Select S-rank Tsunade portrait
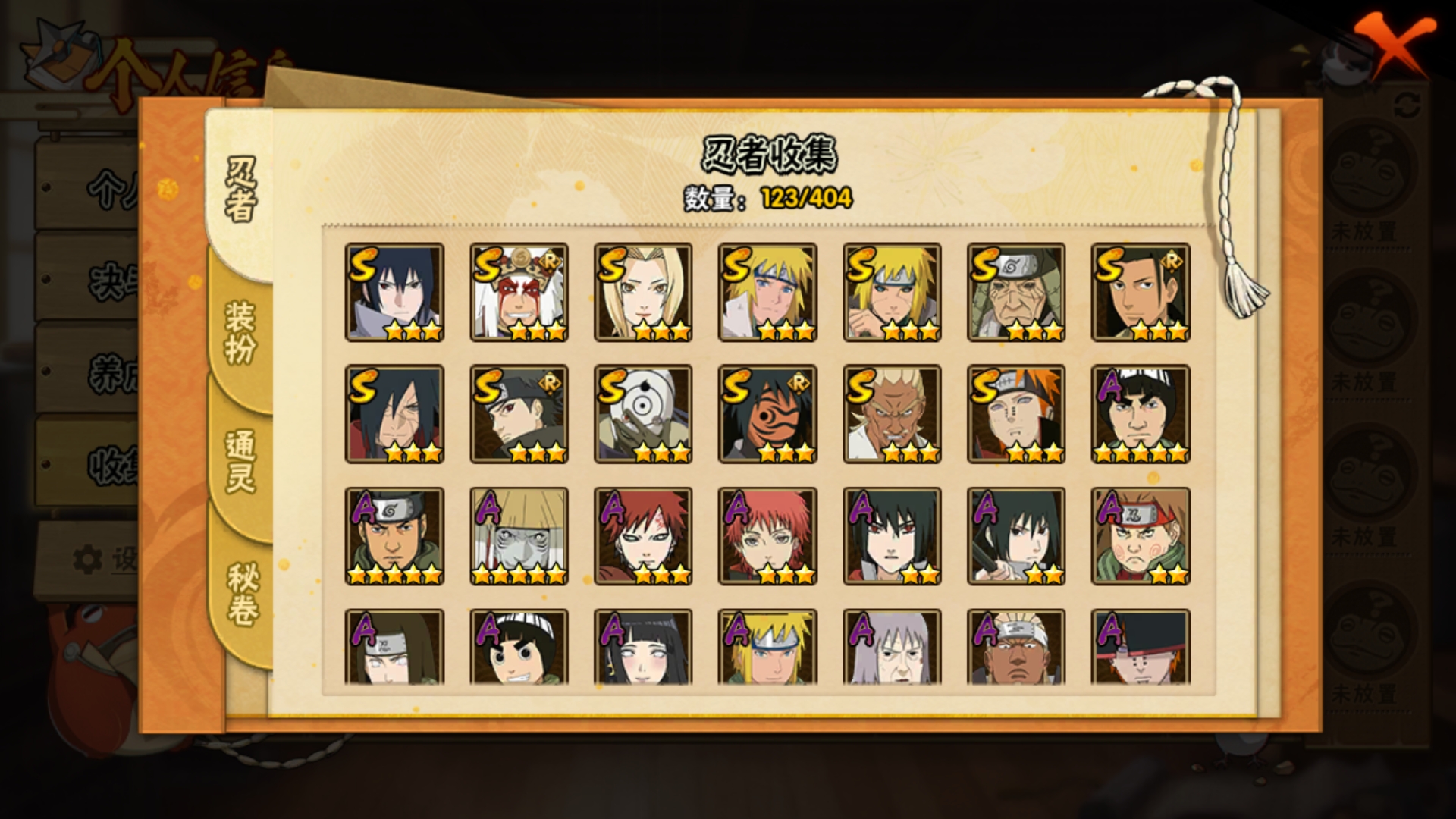This screenshot has width=1456, height=819. [x=643, y=292]
